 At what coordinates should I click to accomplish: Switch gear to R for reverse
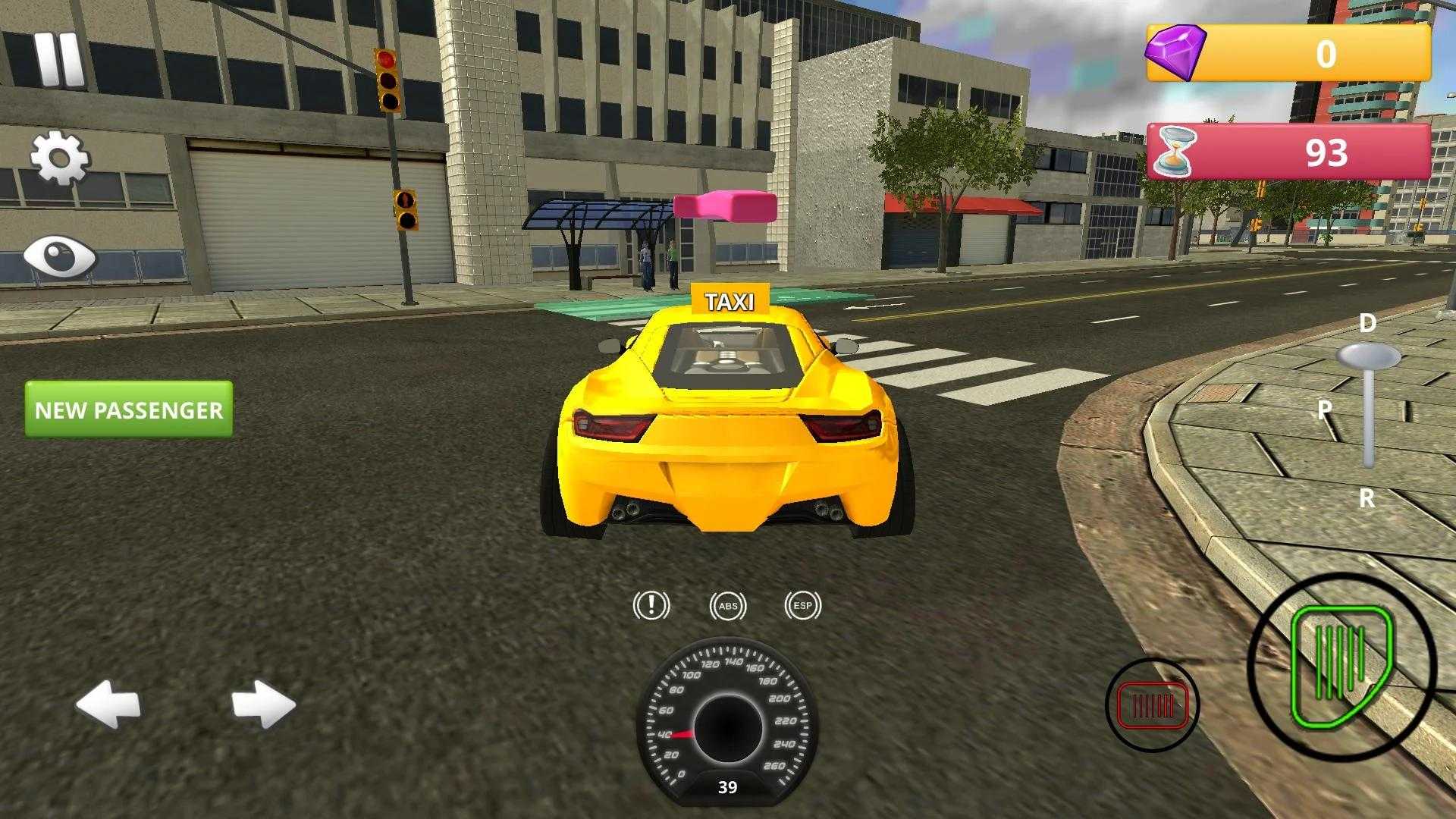tap(1367, 498)
